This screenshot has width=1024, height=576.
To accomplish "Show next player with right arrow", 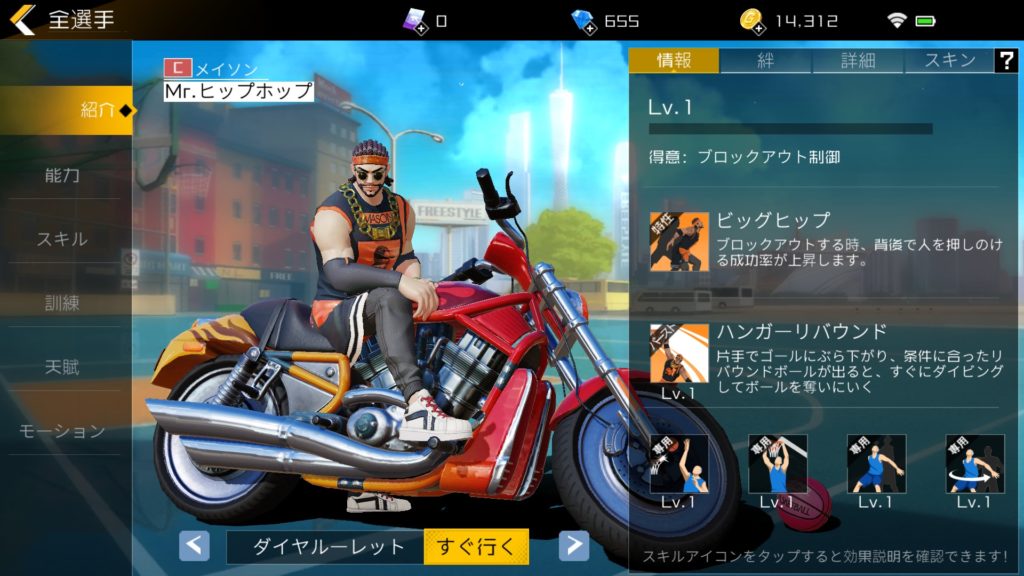I will (x=573, y=545).
